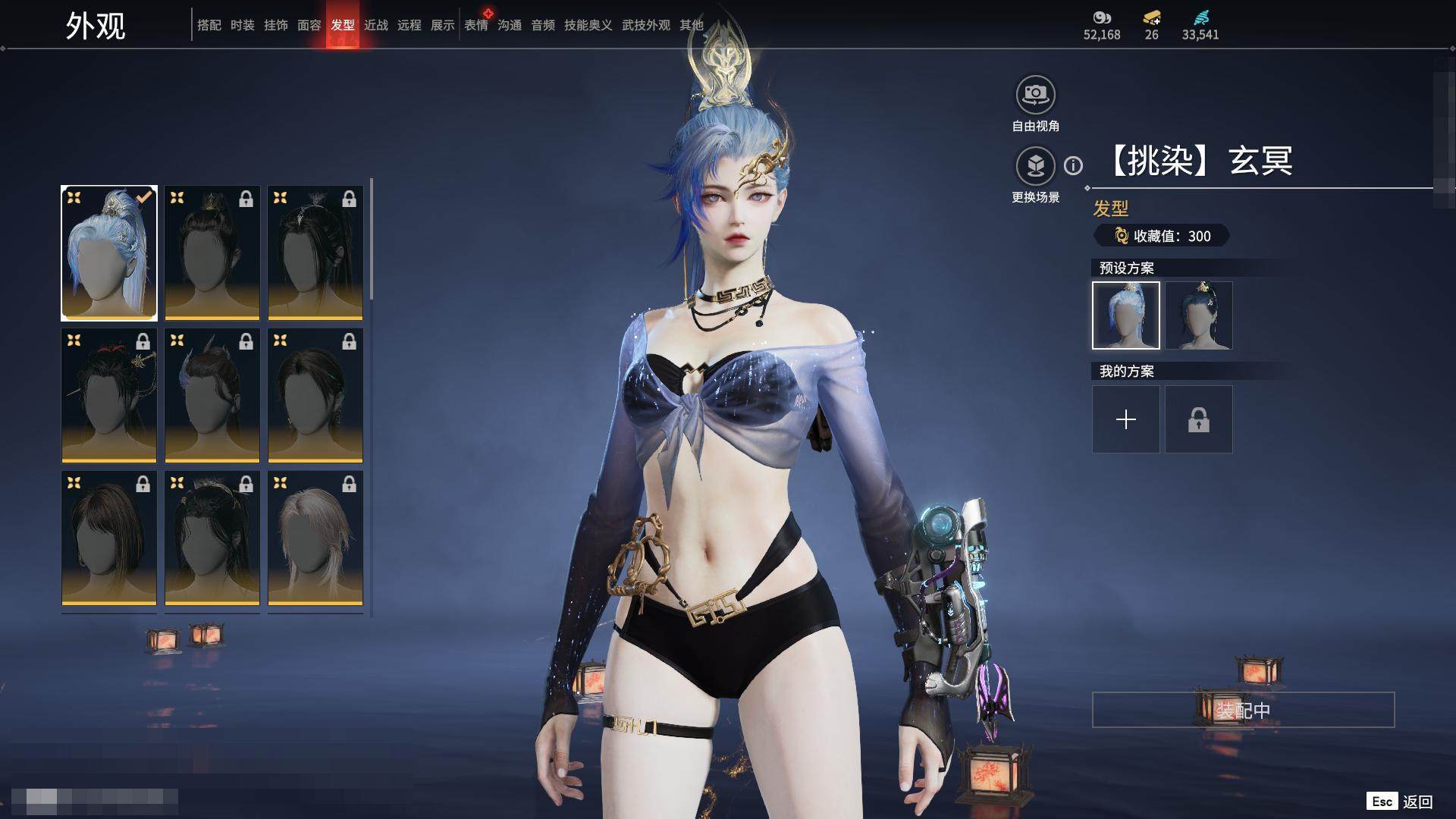
Task: Choose the dark-blue preset color scheme
Action: [1198, 315]
